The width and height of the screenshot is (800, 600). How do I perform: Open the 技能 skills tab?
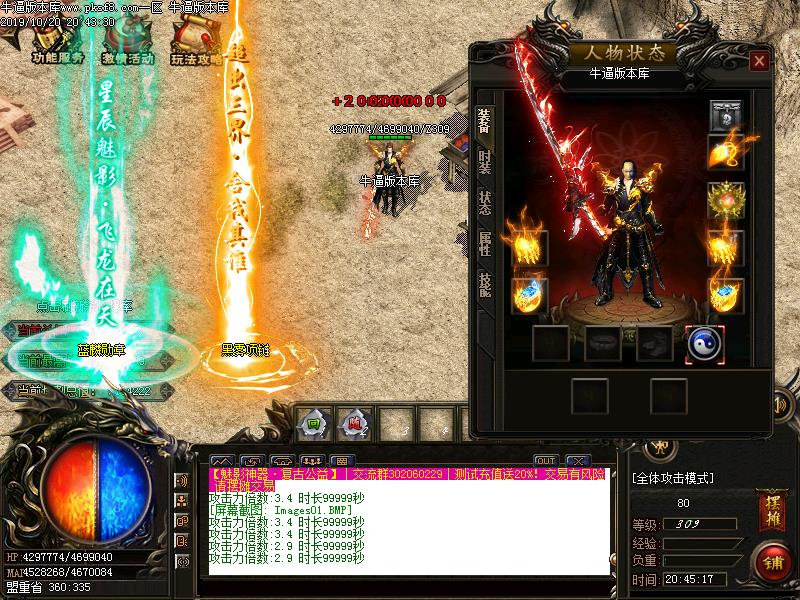tap(484, 285)
